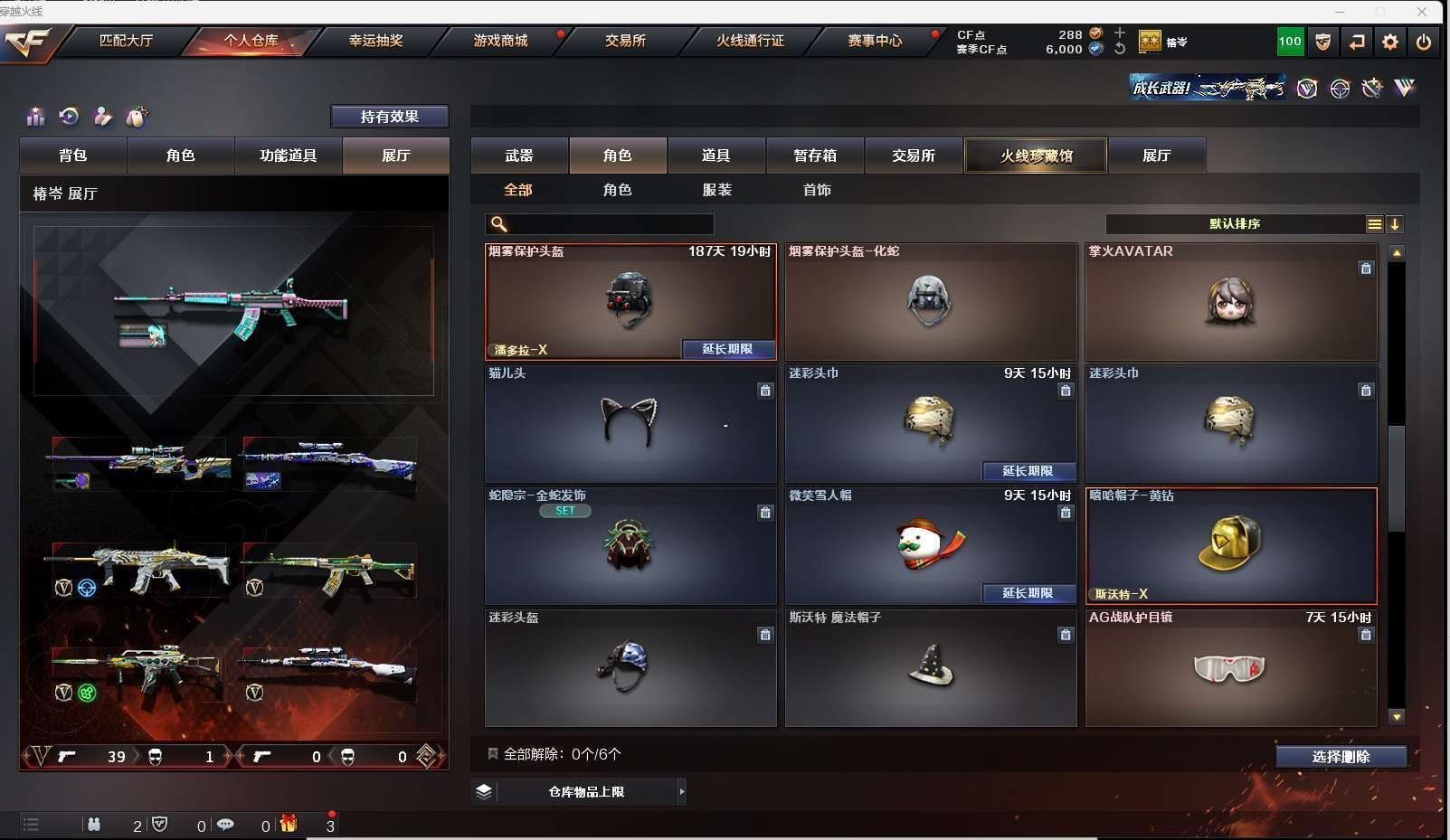Screen dimensions: 1450x840
Task: Click the 选择删除 button
Action: pos(1341,757)
